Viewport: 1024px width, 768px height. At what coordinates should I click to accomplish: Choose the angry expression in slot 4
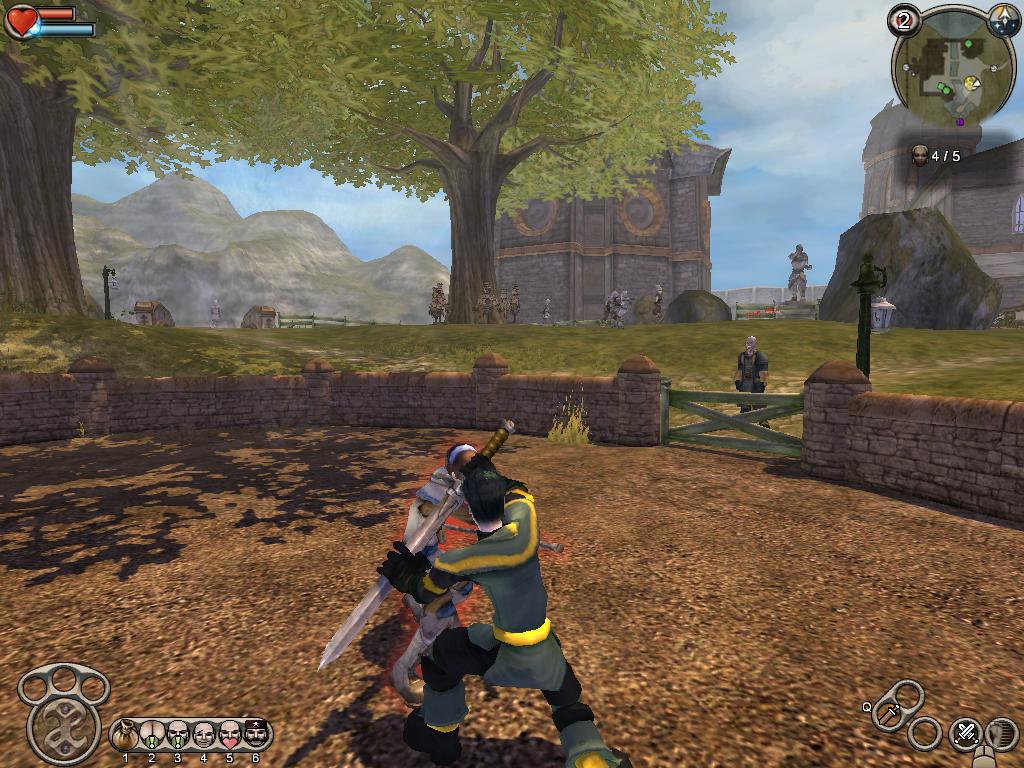tap(204, 736)
